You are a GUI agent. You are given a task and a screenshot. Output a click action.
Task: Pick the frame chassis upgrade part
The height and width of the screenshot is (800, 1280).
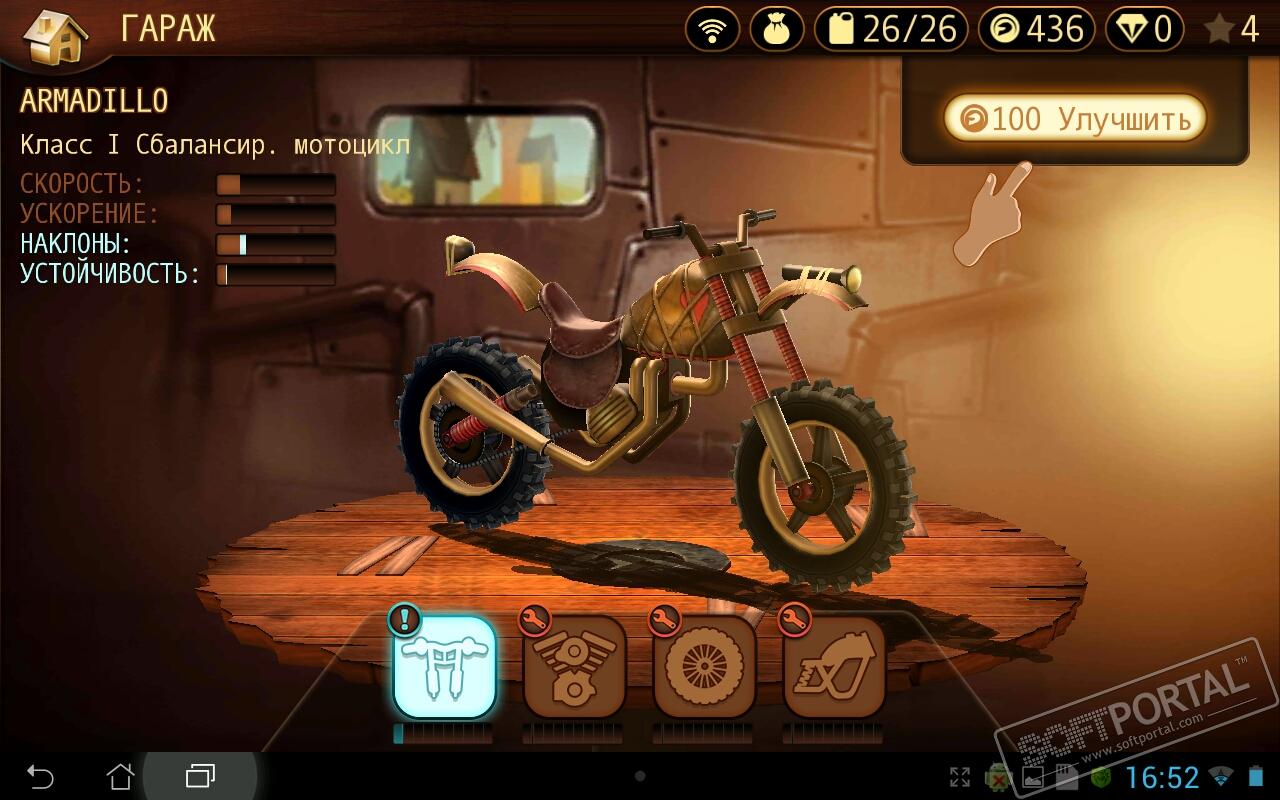tap(834, 666)
